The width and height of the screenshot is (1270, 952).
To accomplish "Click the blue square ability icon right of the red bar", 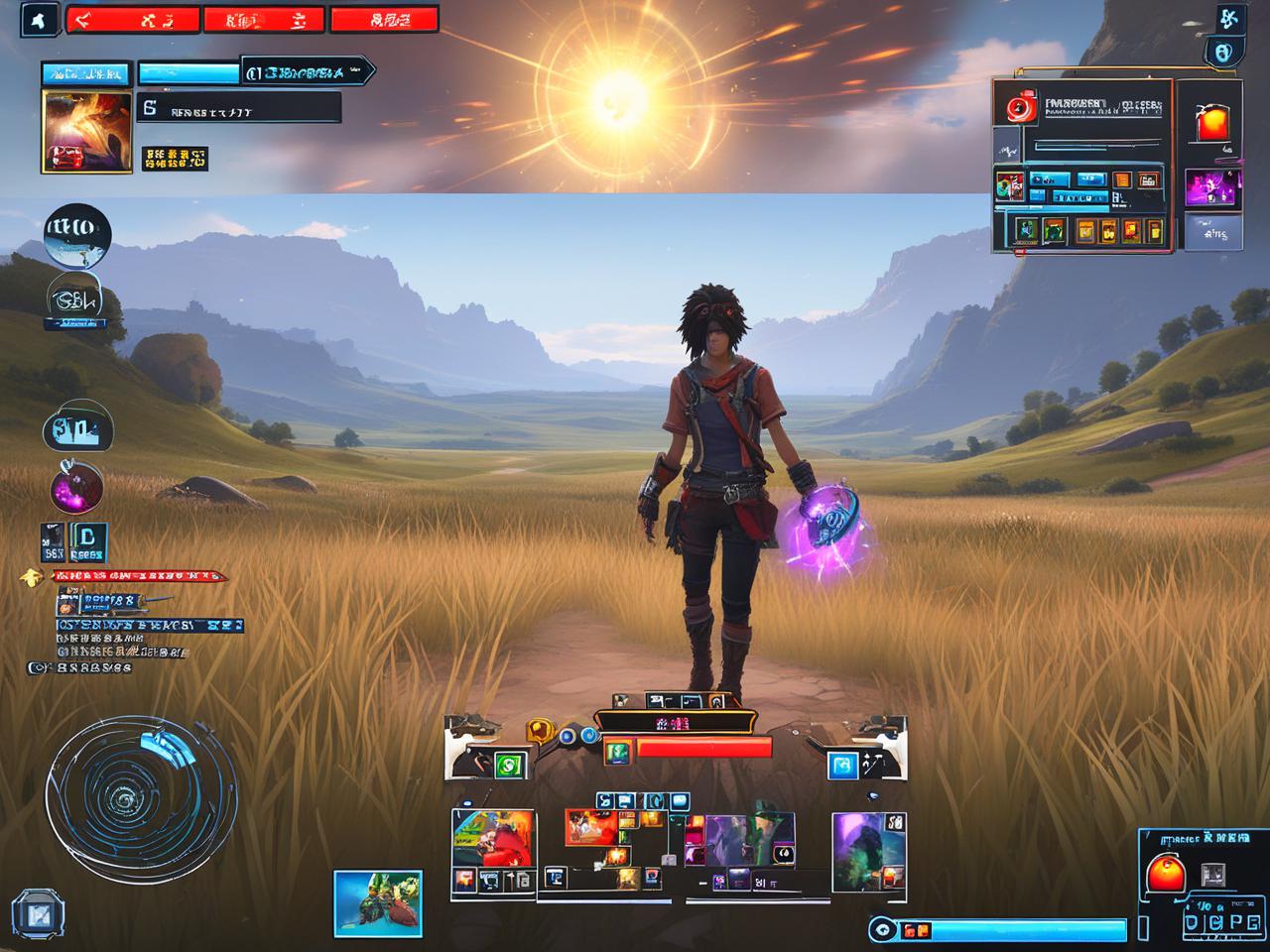I will tap(842, 765).
